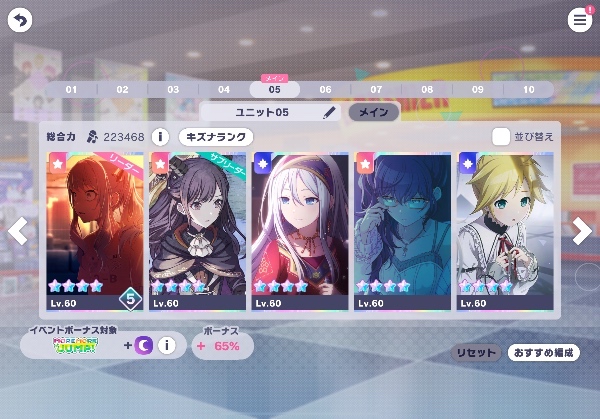
Task: Go to next unit with right arrow
Action: 582,231
